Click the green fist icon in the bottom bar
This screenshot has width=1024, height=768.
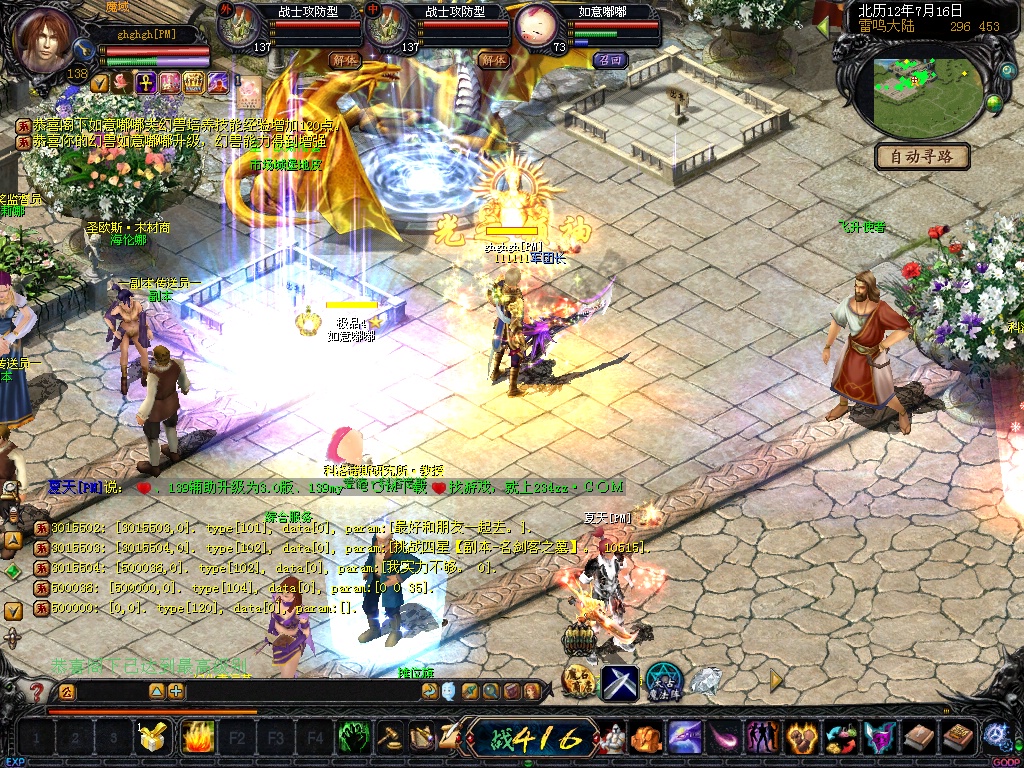(x=354, y=738)
